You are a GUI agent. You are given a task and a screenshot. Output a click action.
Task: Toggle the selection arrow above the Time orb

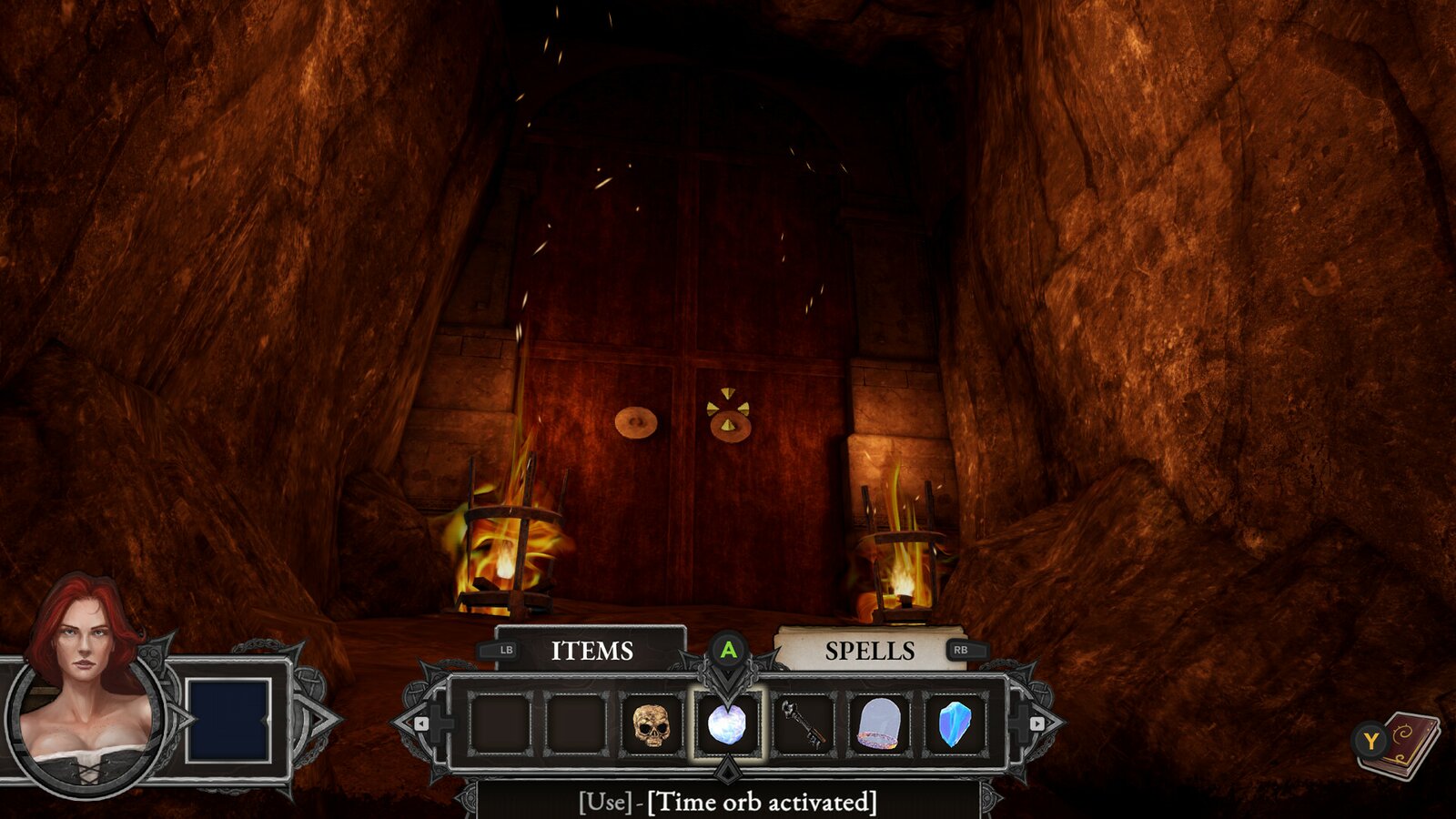[x=727, y=677]
